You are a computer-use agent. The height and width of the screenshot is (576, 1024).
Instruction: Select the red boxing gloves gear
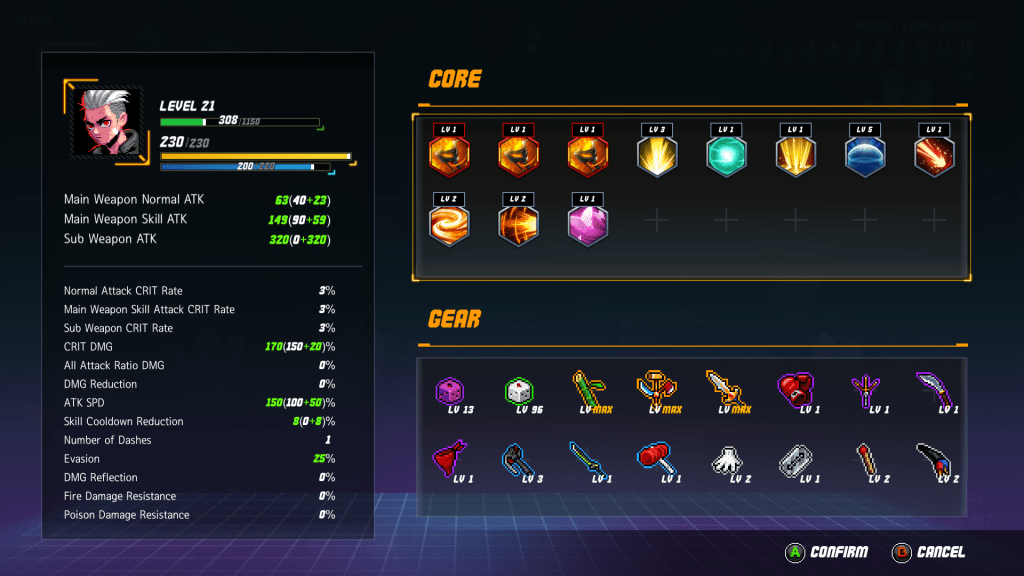click(x=794, y=390)
